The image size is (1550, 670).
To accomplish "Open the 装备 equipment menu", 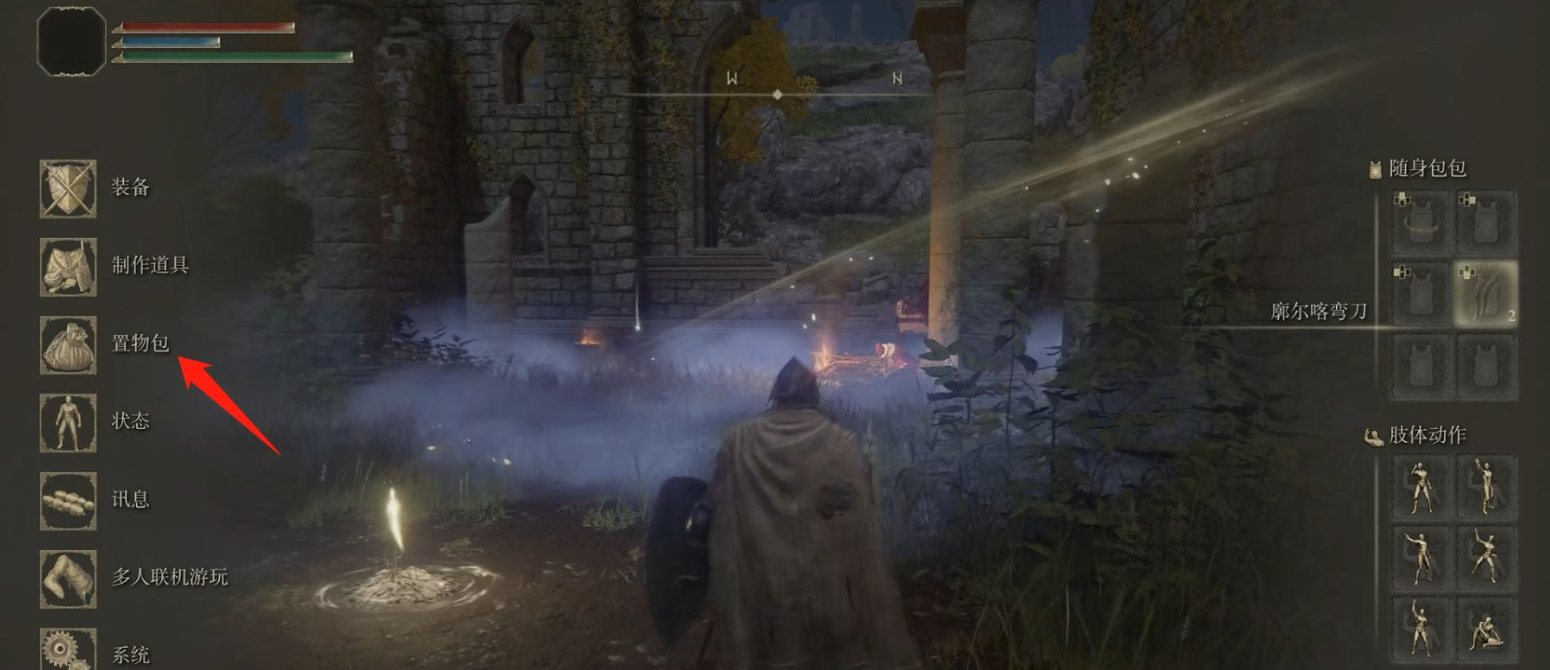I will pos(69,188).
